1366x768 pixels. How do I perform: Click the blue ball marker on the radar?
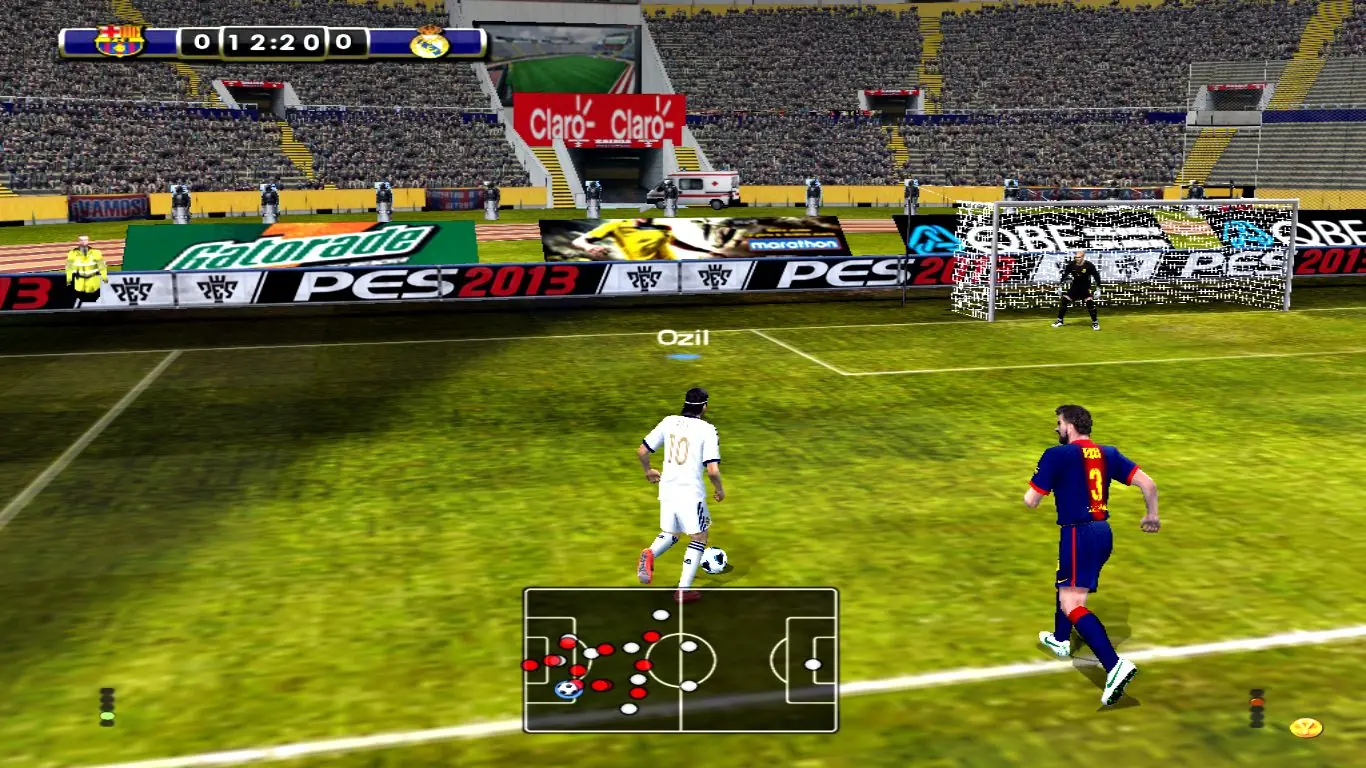pos(568,690)
